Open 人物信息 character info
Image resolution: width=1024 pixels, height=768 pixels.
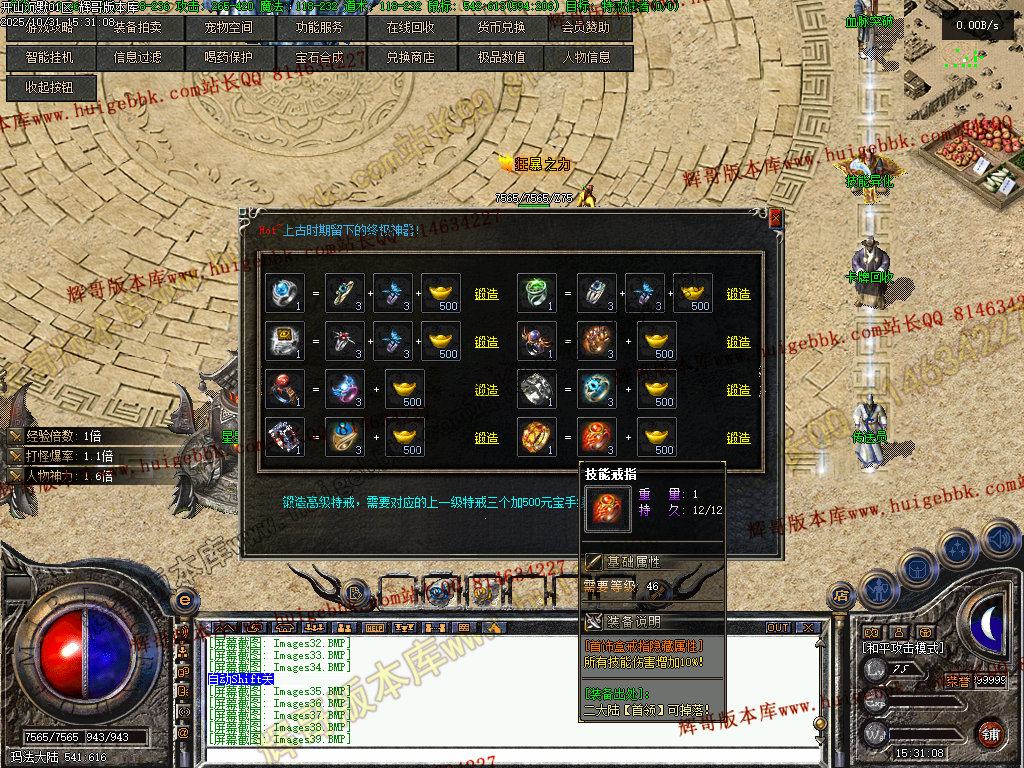pos(587,58)
